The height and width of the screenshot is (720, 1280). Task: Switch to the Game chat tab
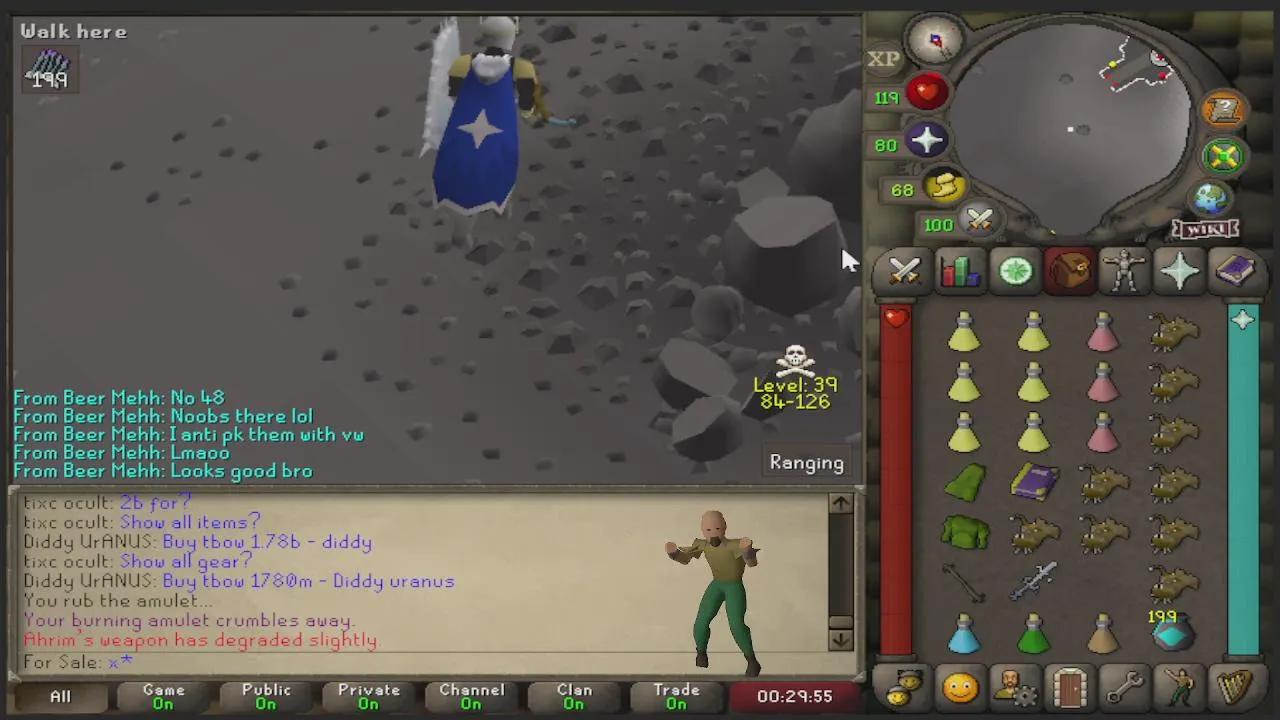pyautogui.click(x=163, y=695)
